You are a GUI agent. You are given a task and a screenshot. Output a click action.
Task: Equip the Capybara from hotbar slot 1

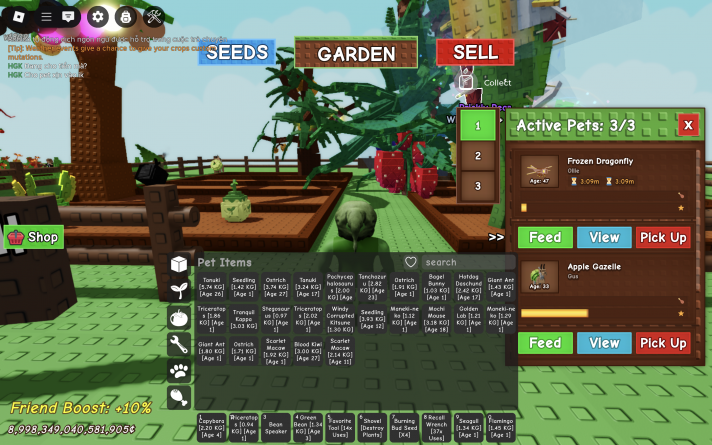tap(211, 427)
